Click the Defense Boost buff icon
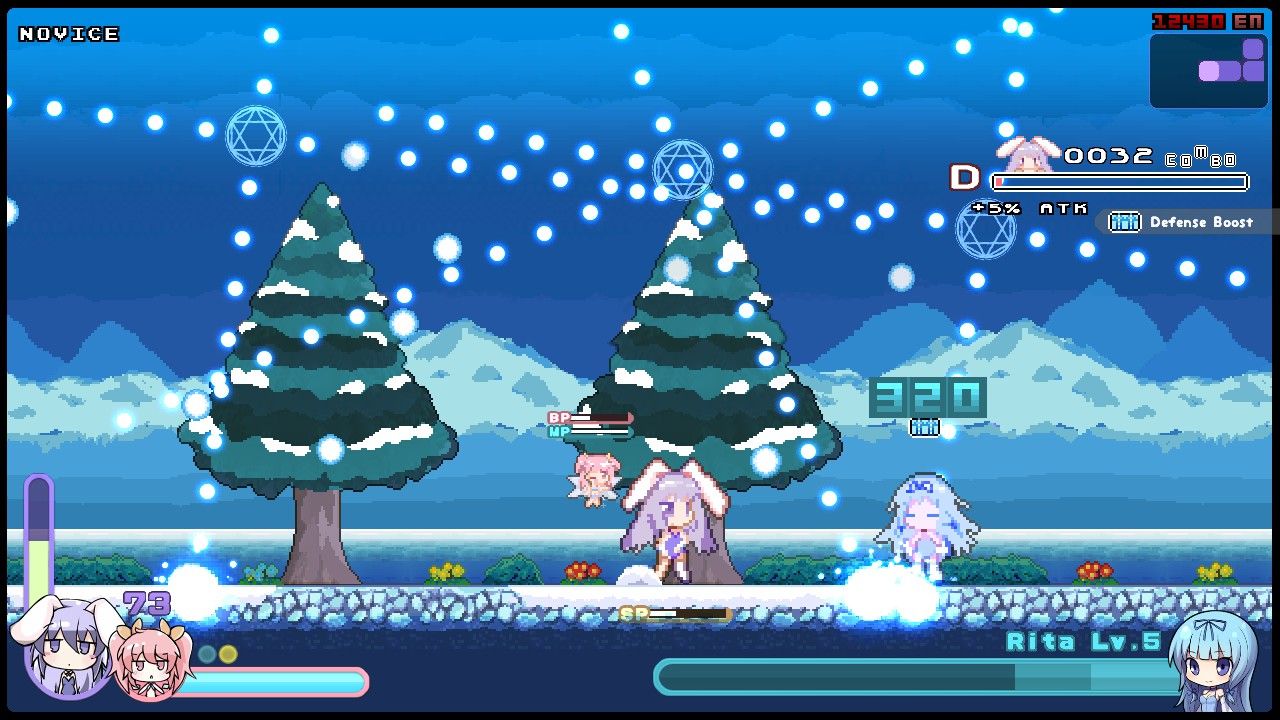This screenshot has height=720, width=1280. pyautogui.click(x=1124, y=222)
